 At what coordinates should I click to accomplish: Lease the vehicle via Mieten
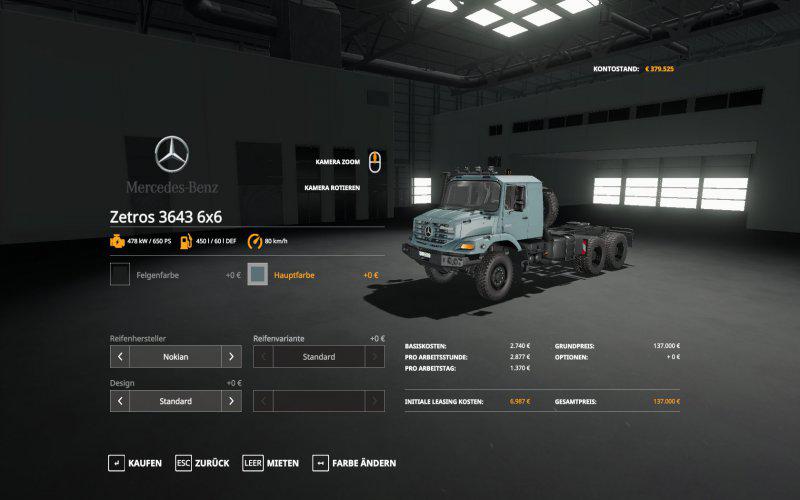(271, 463)
